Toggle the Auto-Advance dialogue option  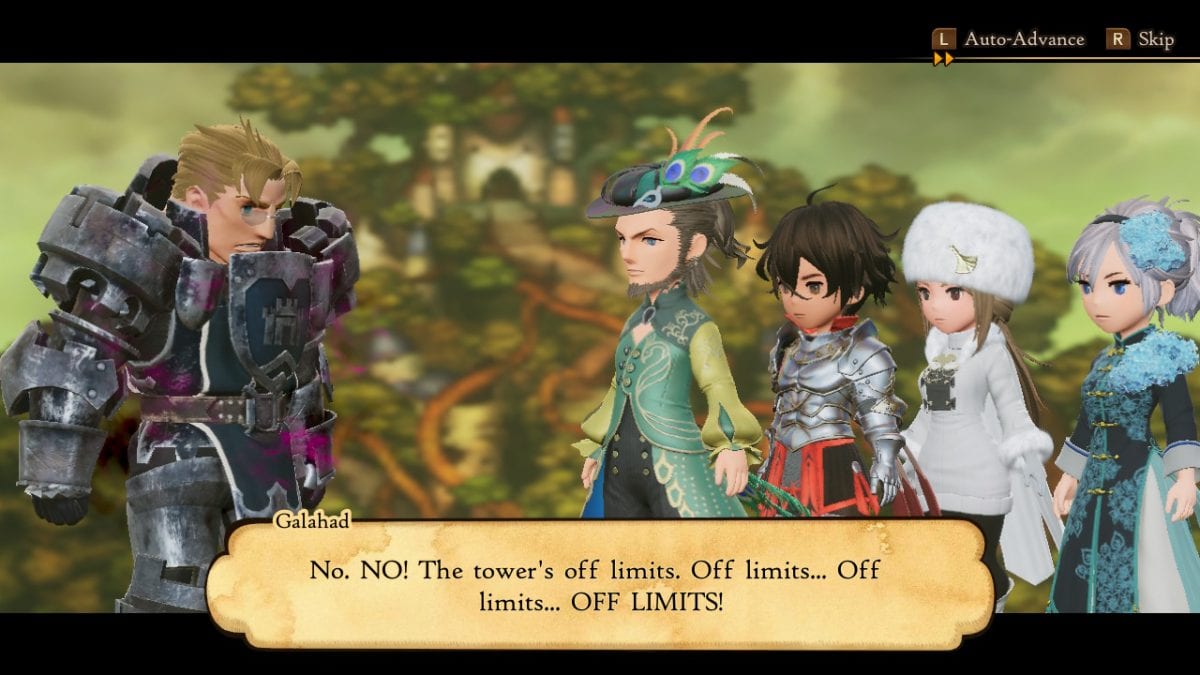point(1008,39)
